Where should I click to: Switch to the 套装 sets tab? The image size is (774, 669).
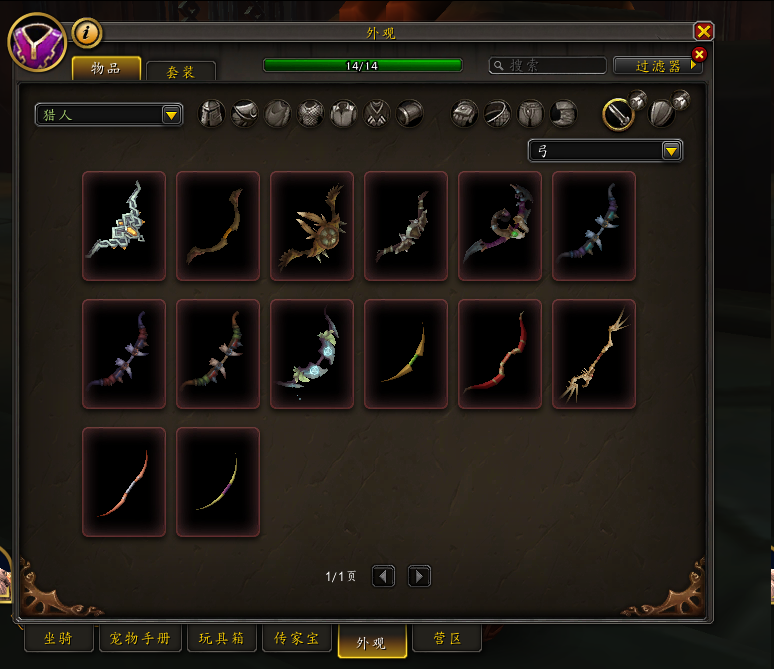click(181, 71)
